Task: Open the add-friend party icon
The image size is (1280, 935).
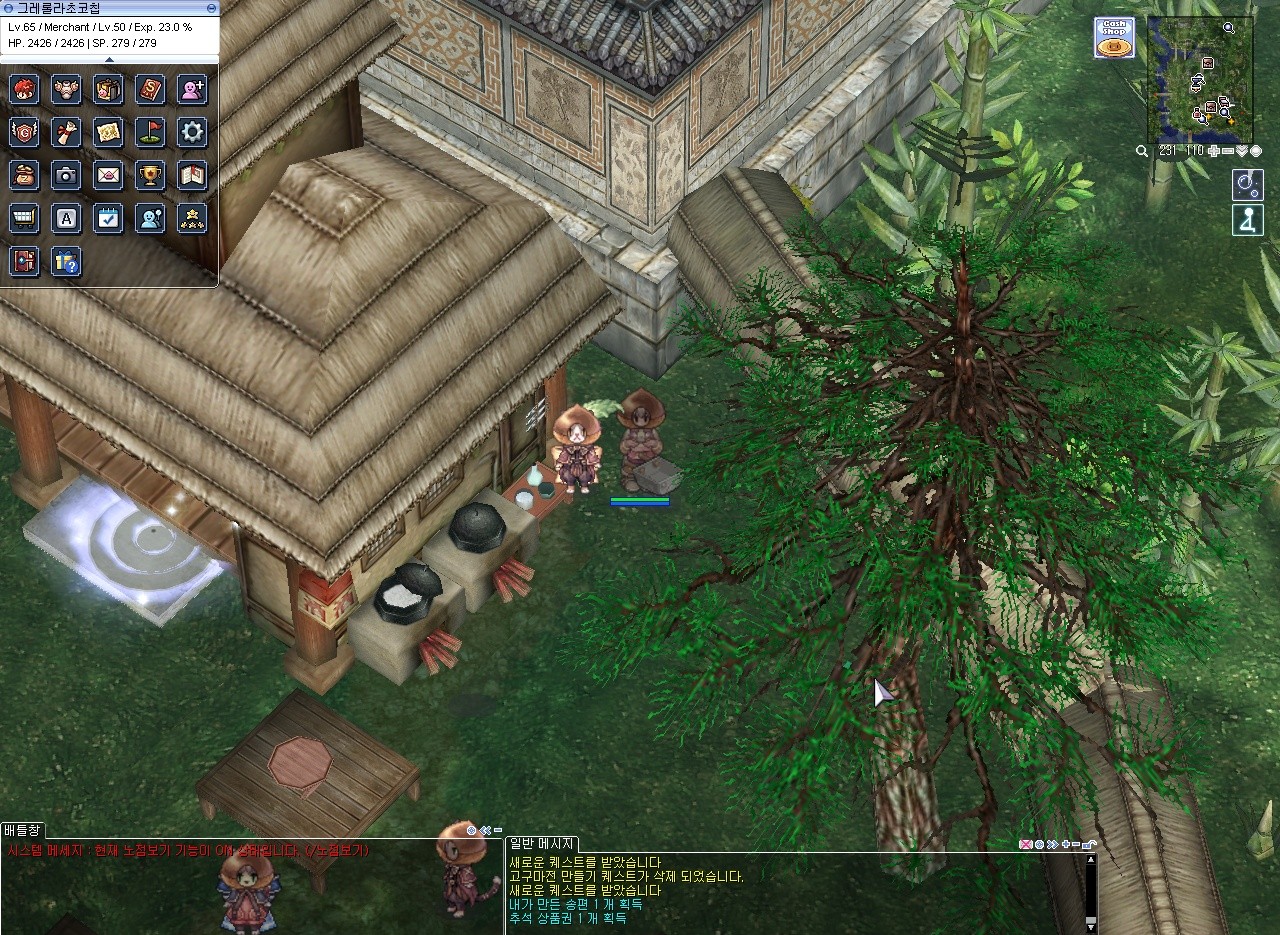Action: (192, 89)
